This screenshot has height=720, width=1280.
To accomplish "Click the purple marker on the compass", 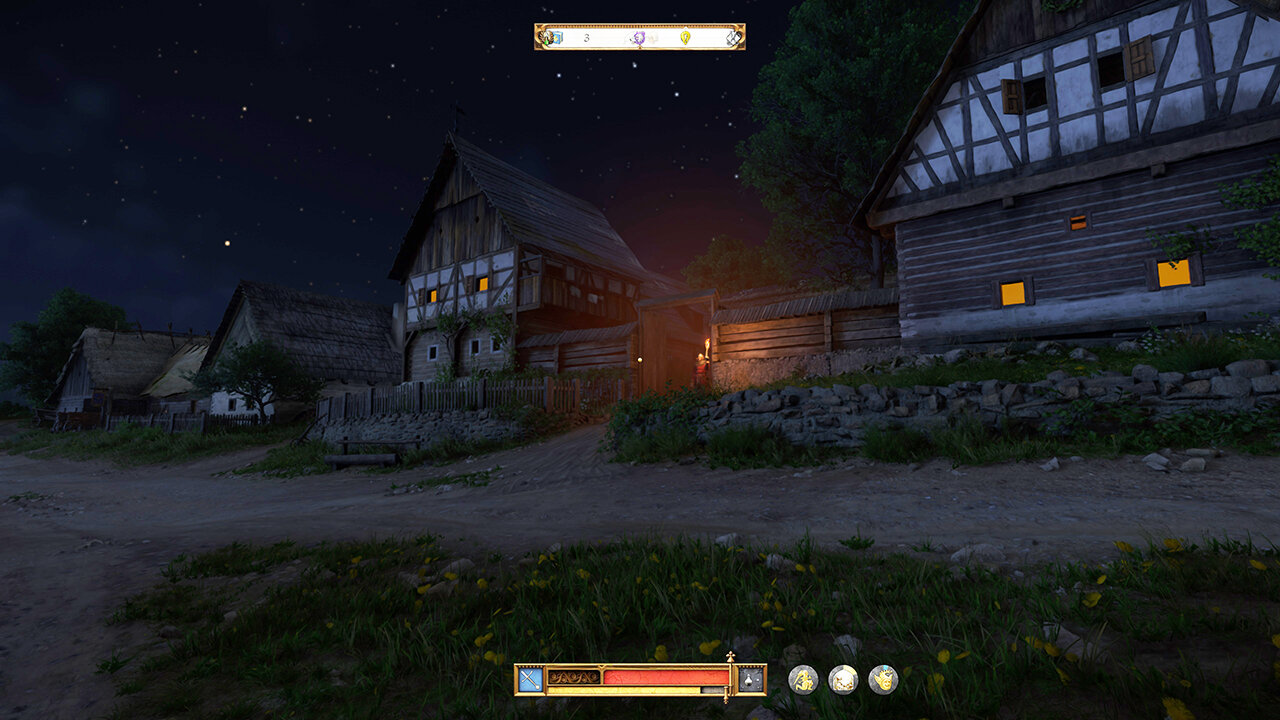I will coord(638,38).
